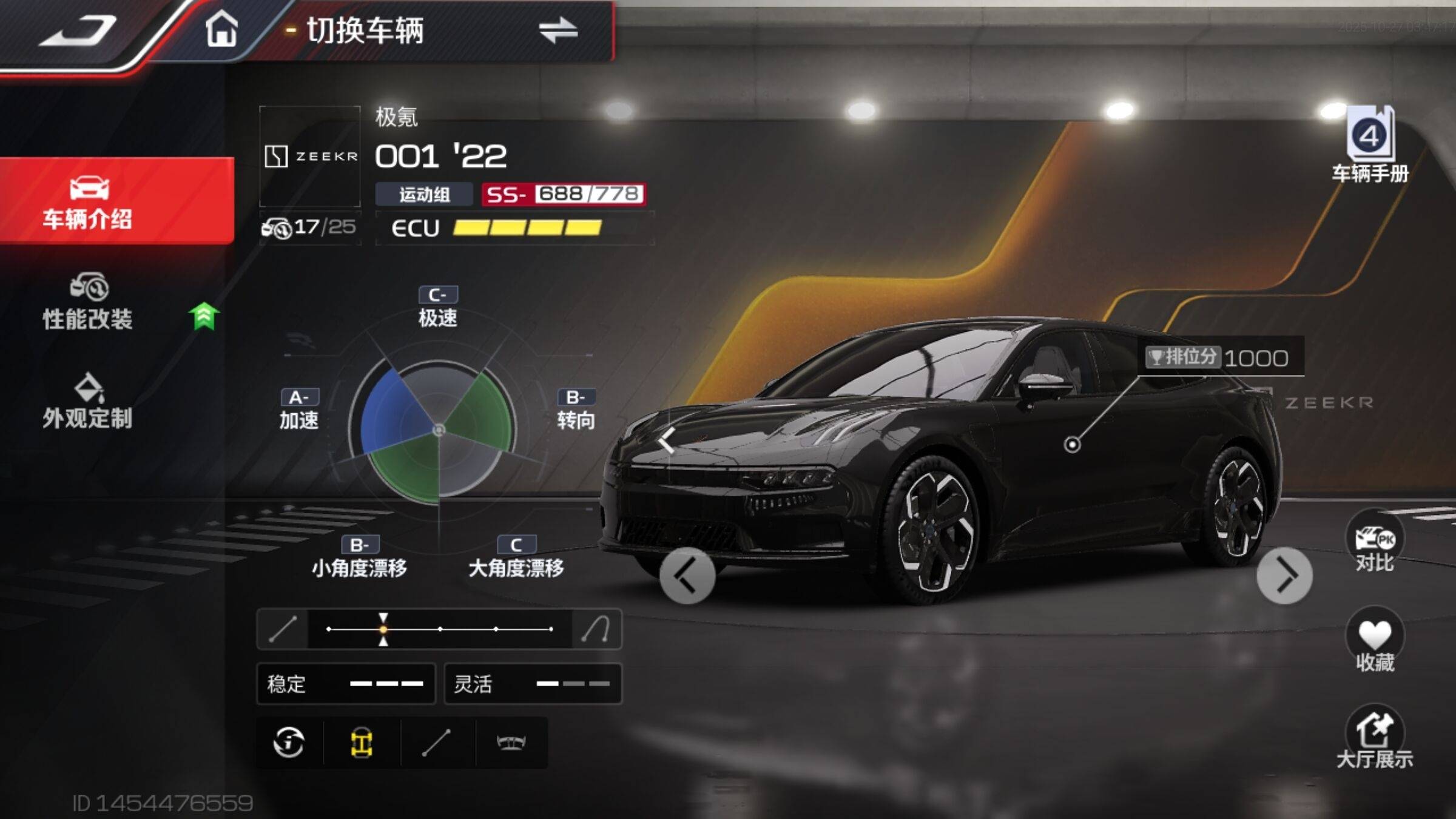The image size is (1456, 819).
Task: Click the handling tuning slider marker
Action: [x=383, y=629]
